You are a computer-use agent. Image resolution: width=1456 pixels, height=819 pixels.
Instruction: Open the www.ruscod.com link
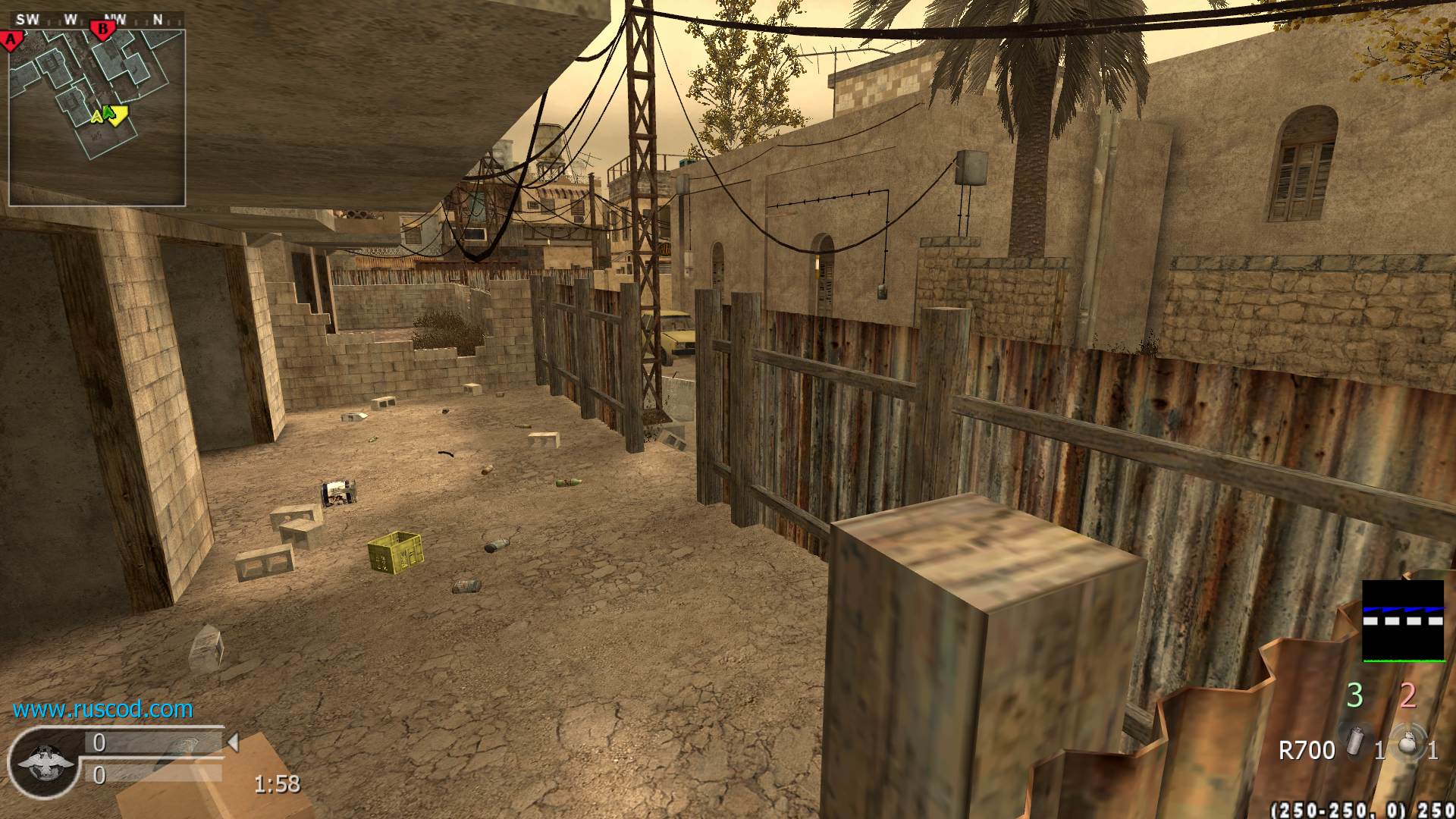[102, 709]
